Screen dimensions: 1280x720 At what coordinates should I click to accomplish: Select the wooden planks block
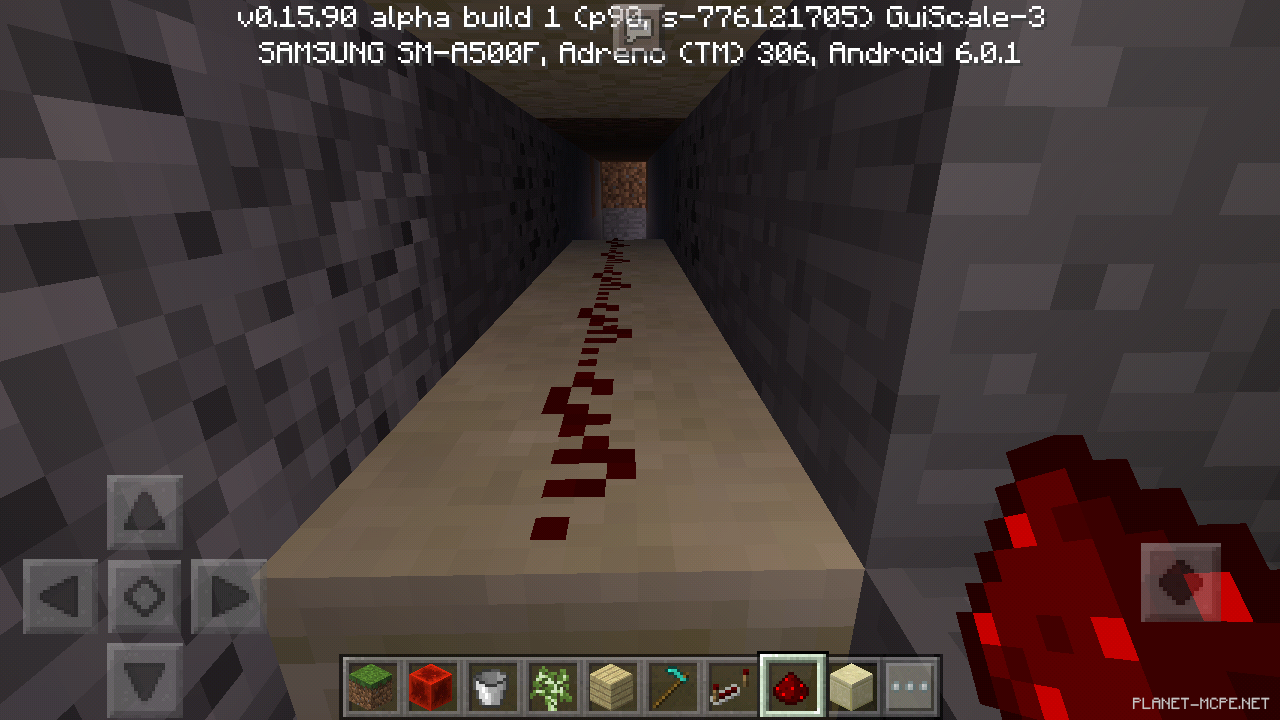[x=611, y=687]
